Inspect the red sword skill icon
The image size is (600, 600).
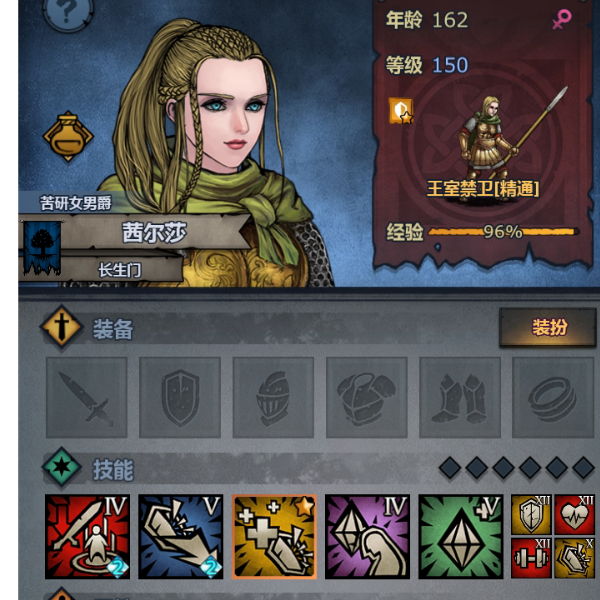click(87, 537)
